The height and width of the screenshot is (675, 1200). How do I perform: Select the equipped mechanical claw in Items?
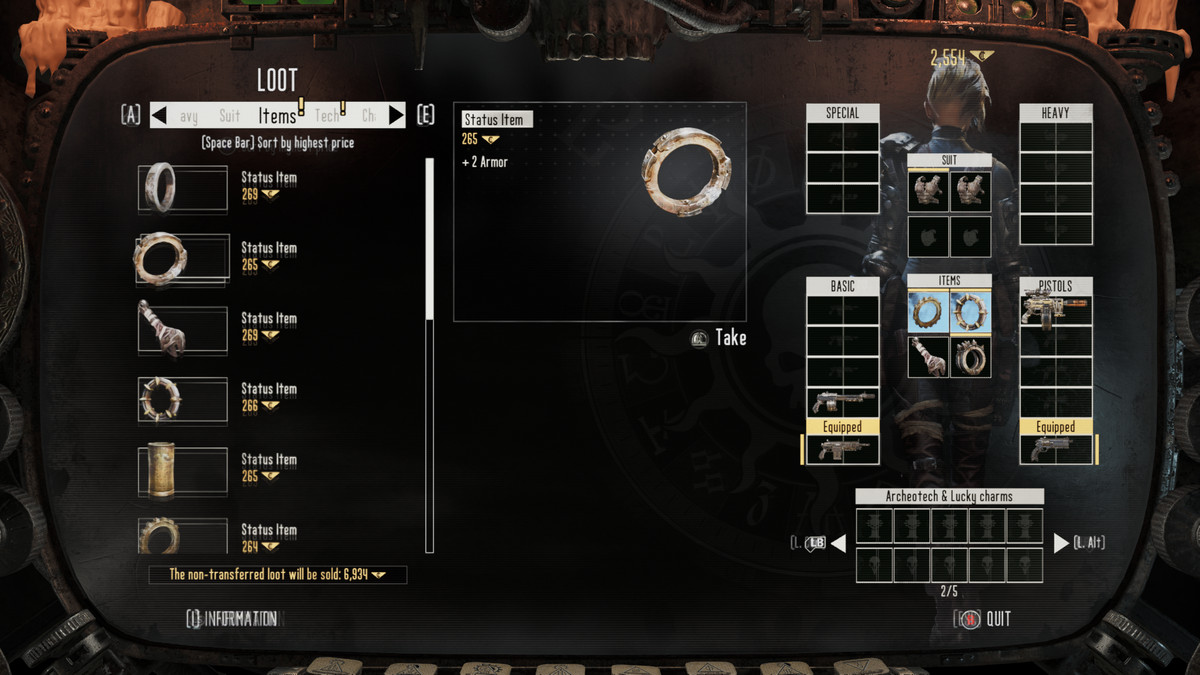pyautogui.click(x=928, y=357)
